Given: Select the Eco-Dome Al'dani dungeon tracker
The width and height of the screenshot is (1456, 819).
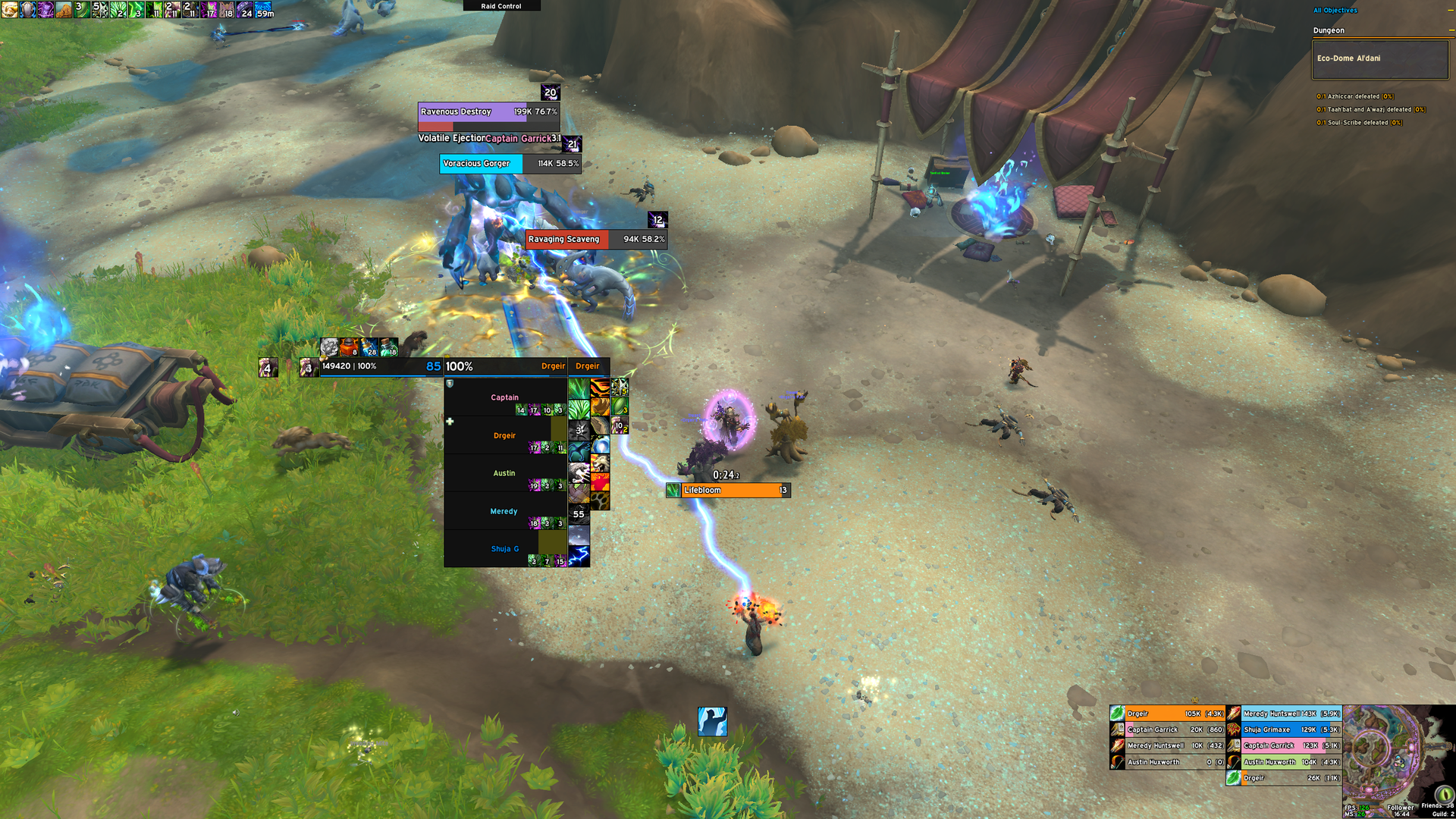Looking at the screenshot, I should point(1379,59).
